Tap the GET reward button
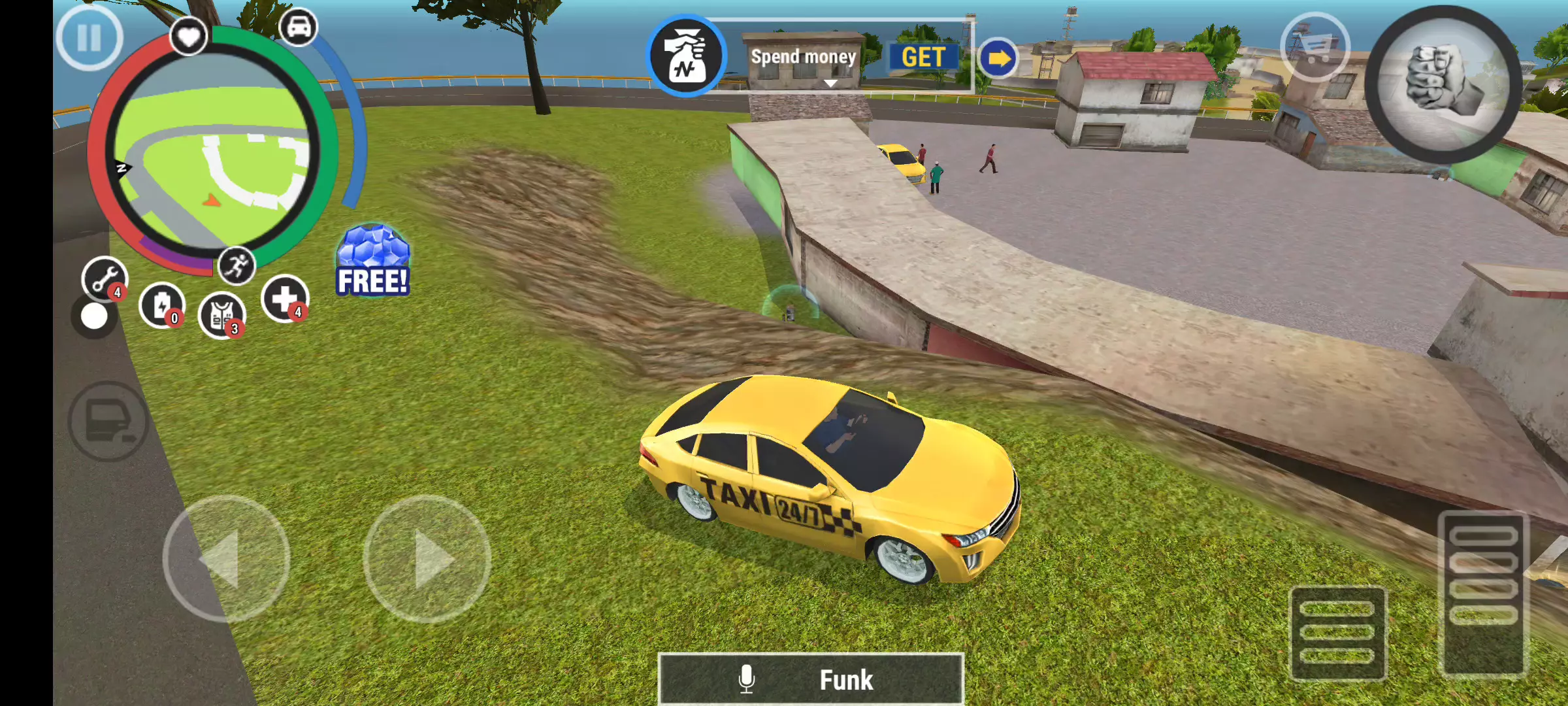The image size is (1568, 706). click(x=923, y=58)
